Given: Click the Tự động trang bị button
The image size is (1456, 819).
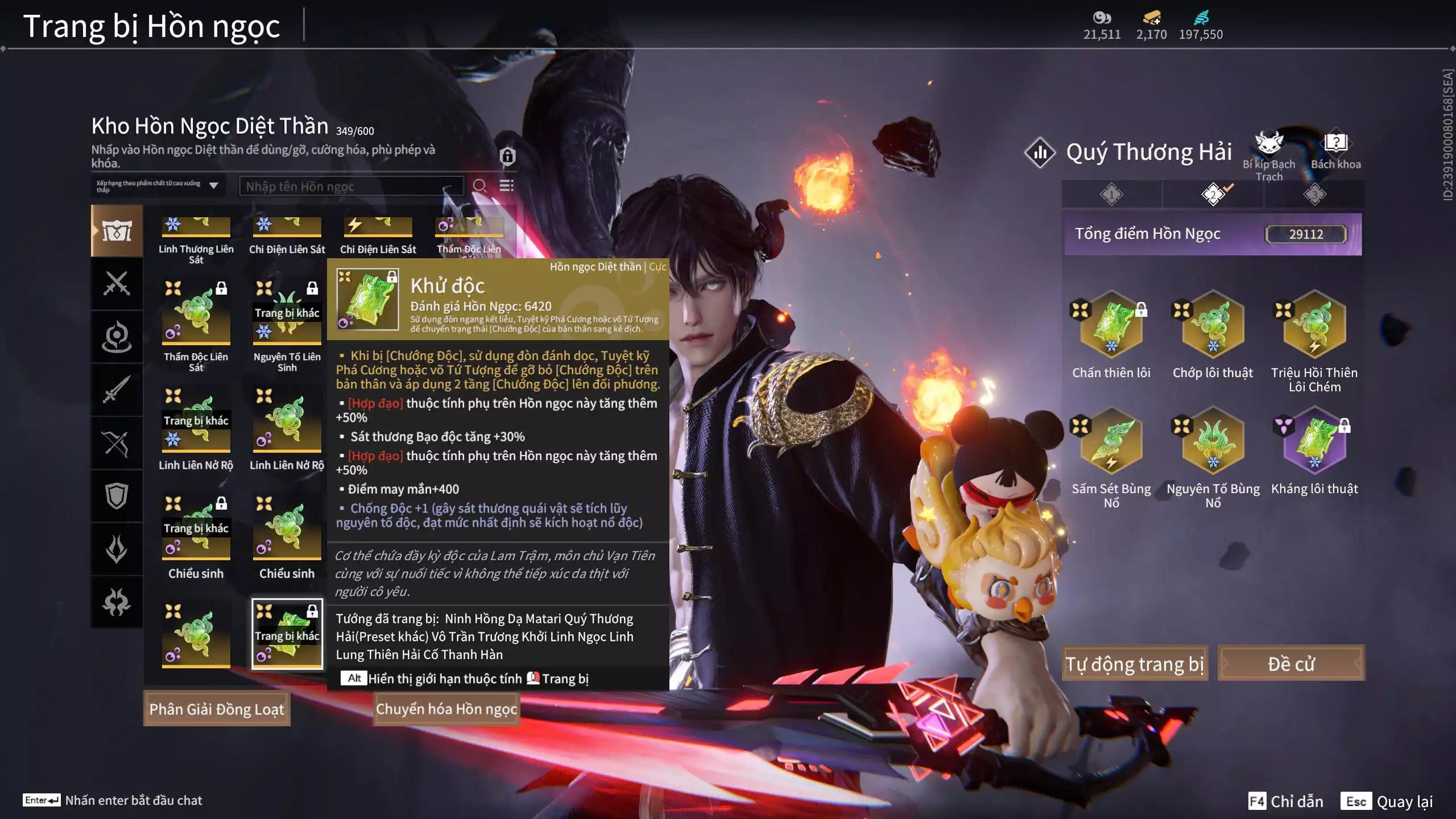Looking at the screenshot, I should (1135, 663).
